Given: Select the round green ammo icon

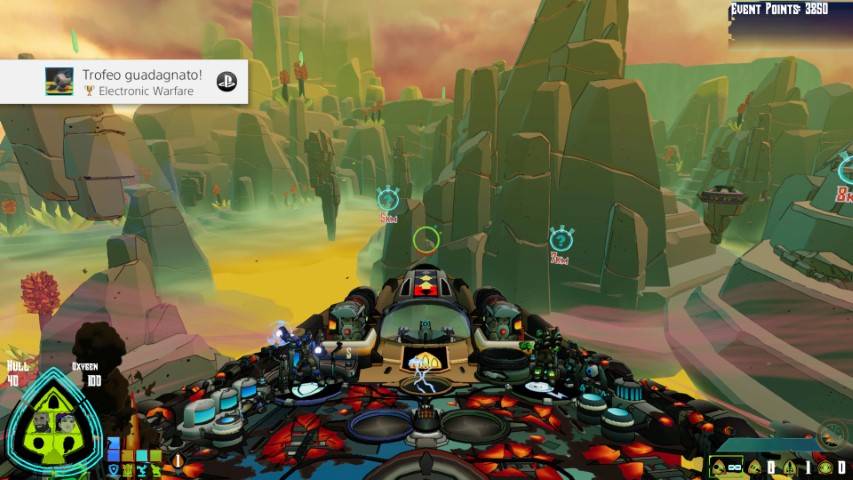Looking at the screenshot, I should [x=825, y=467].
